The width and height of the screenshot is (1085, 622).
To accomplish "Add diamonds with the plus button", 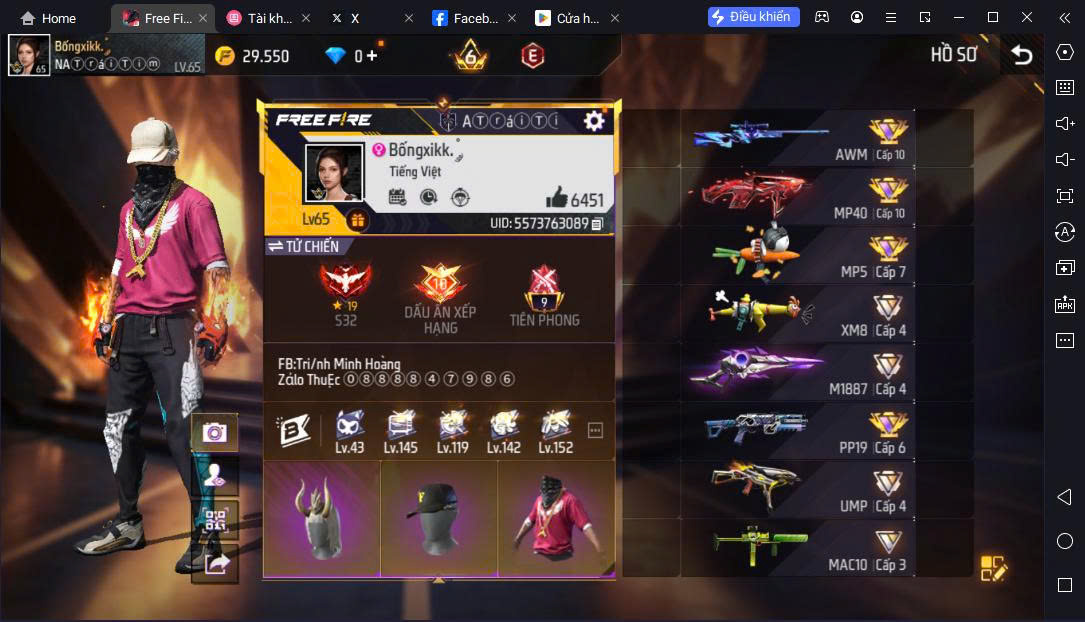I will click(x=372, y=56).
